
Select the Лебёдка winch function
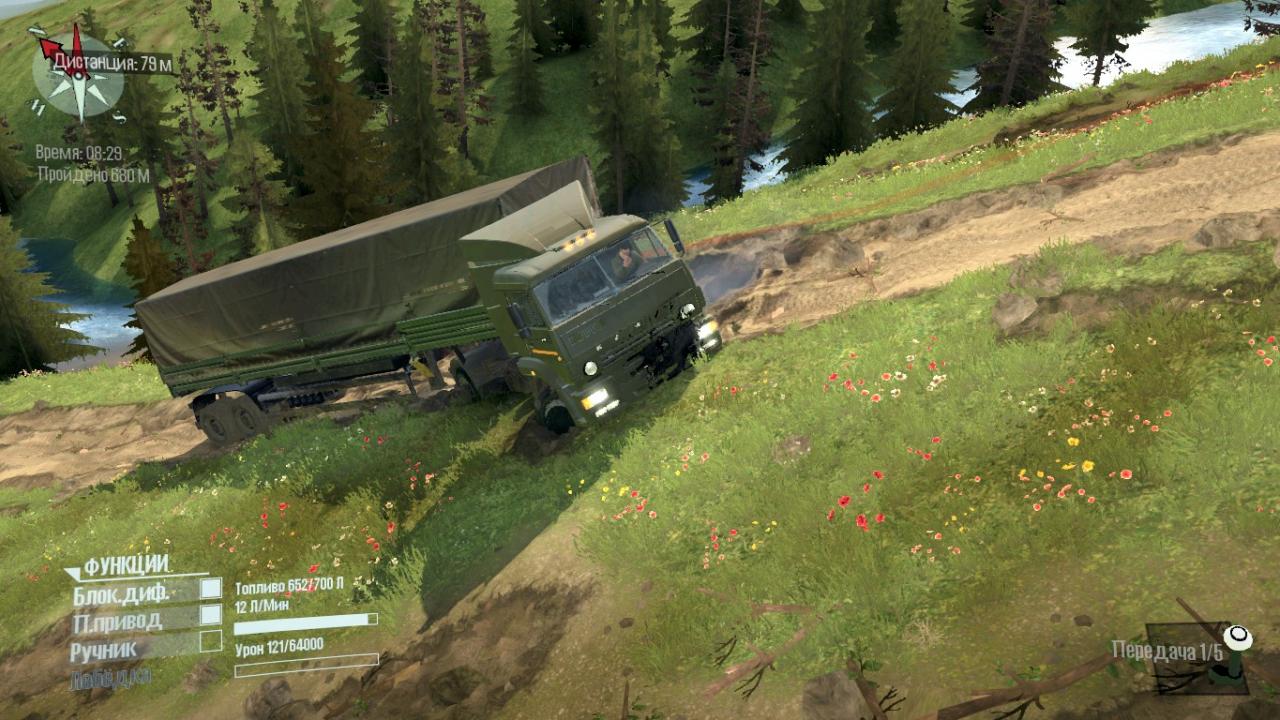111,679
